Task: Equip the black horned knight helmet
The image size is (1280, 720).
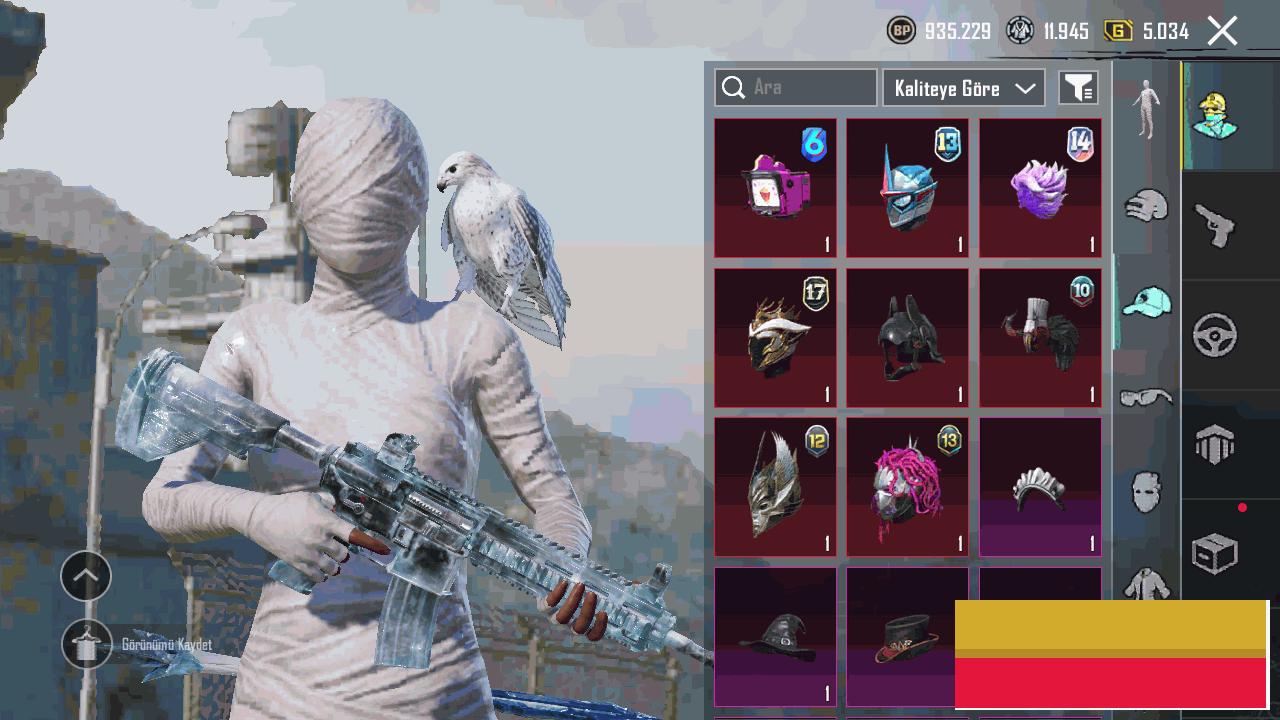Action: [907, 338]
